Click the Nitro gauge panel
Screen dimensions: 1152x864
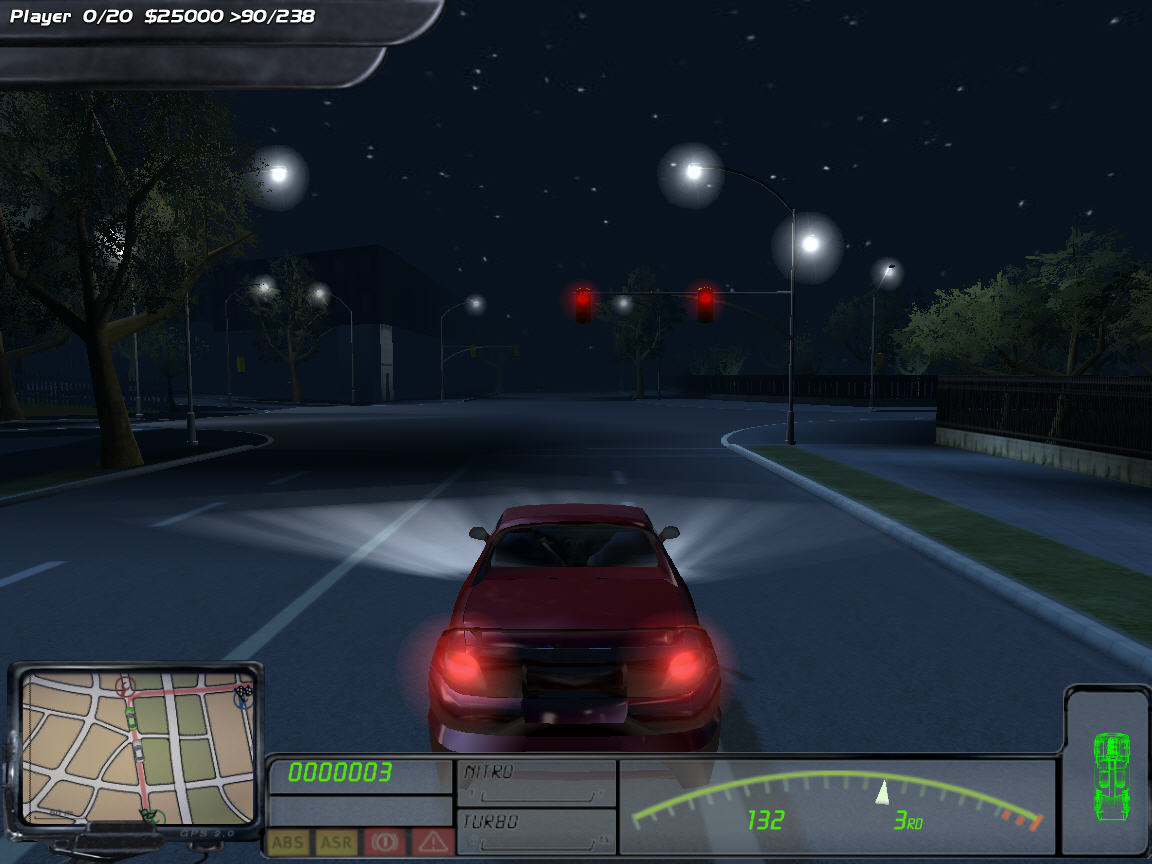click(x=536, y=783)
